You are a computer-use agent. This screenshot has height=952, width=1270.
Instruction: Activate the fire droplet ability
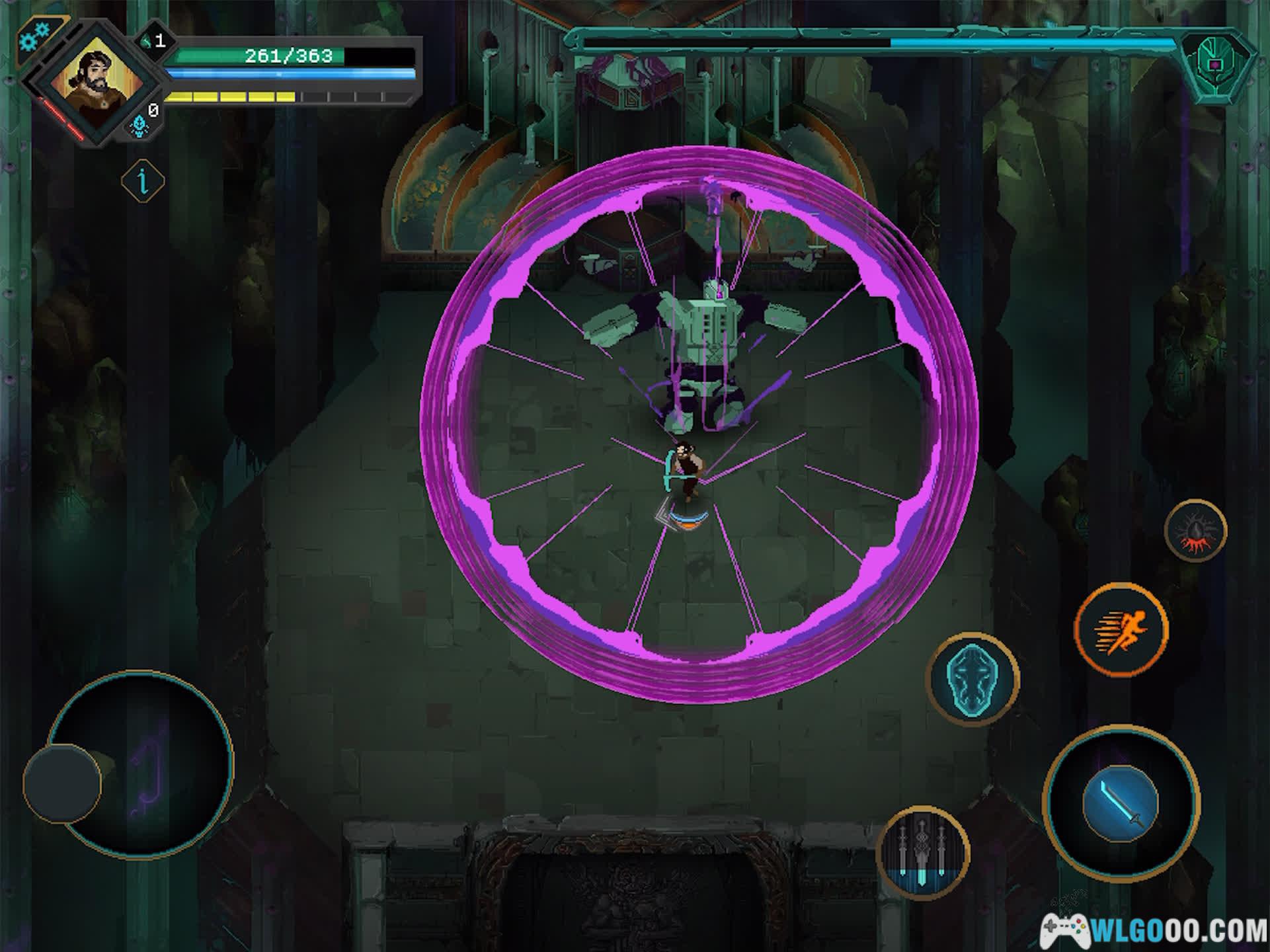[1195, 531]
